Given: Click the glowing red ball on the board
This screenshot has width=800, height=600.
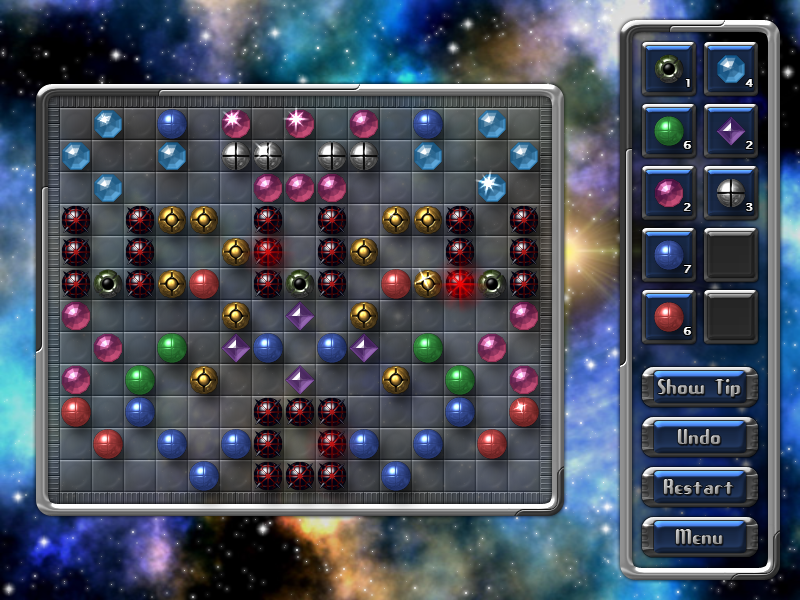Looking at the screenshot, I should click(x=460, y=284).
